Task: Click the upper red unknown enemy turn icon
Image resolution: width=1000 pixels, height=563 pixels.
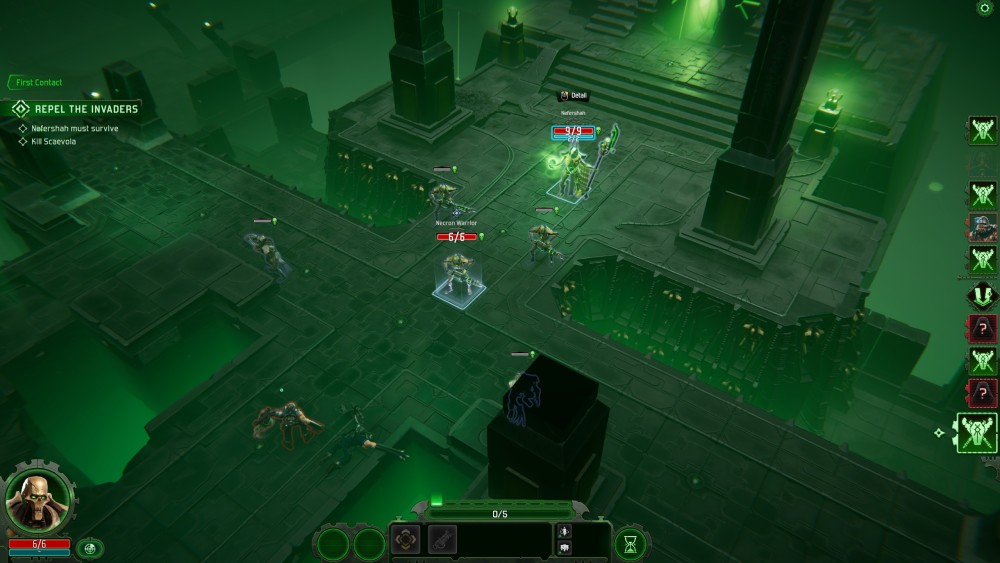Action: [982, 327]
